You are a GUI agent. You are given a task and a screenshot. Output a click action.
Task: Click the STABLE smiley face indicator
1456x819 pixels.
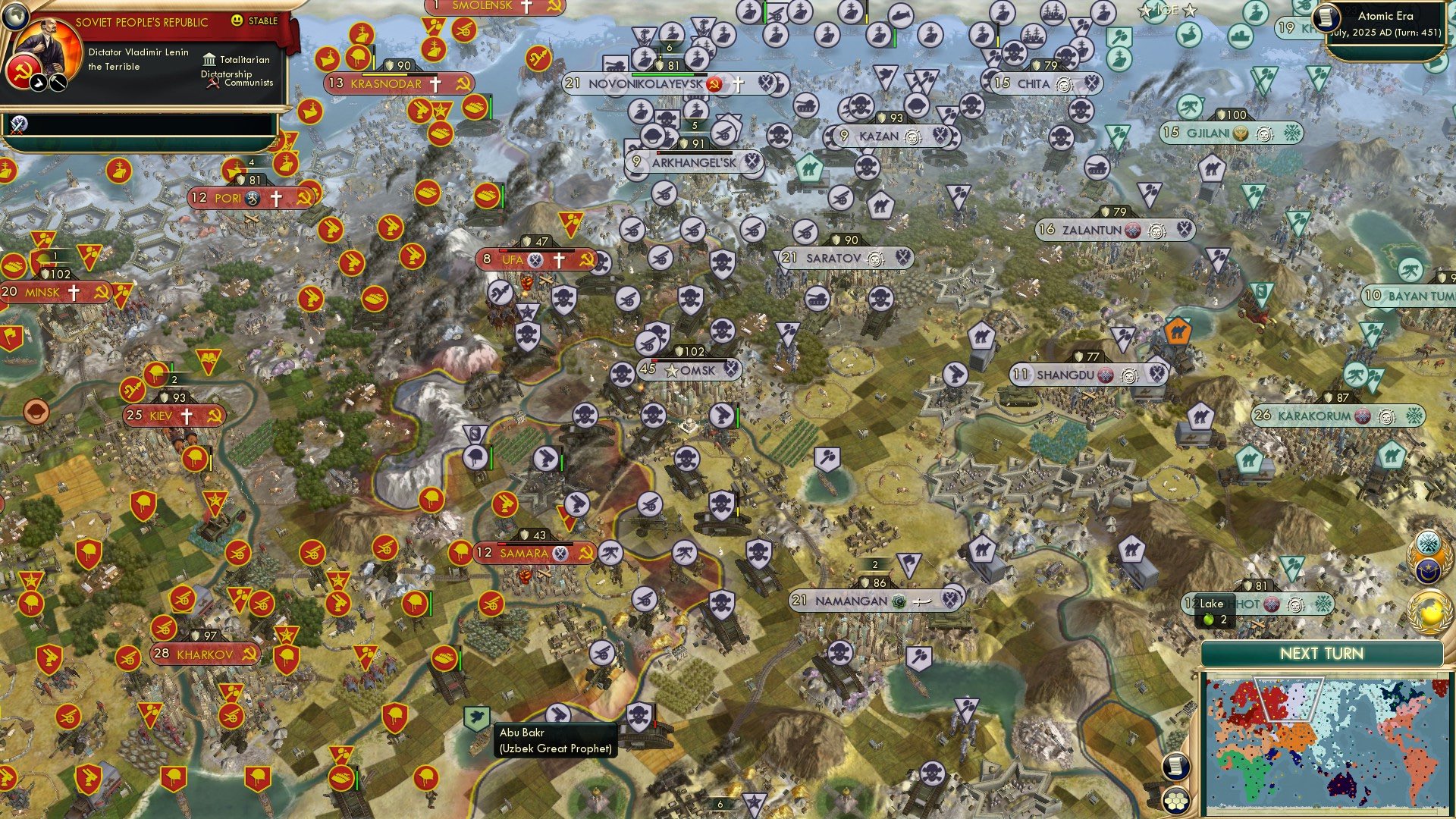(237, 20)
